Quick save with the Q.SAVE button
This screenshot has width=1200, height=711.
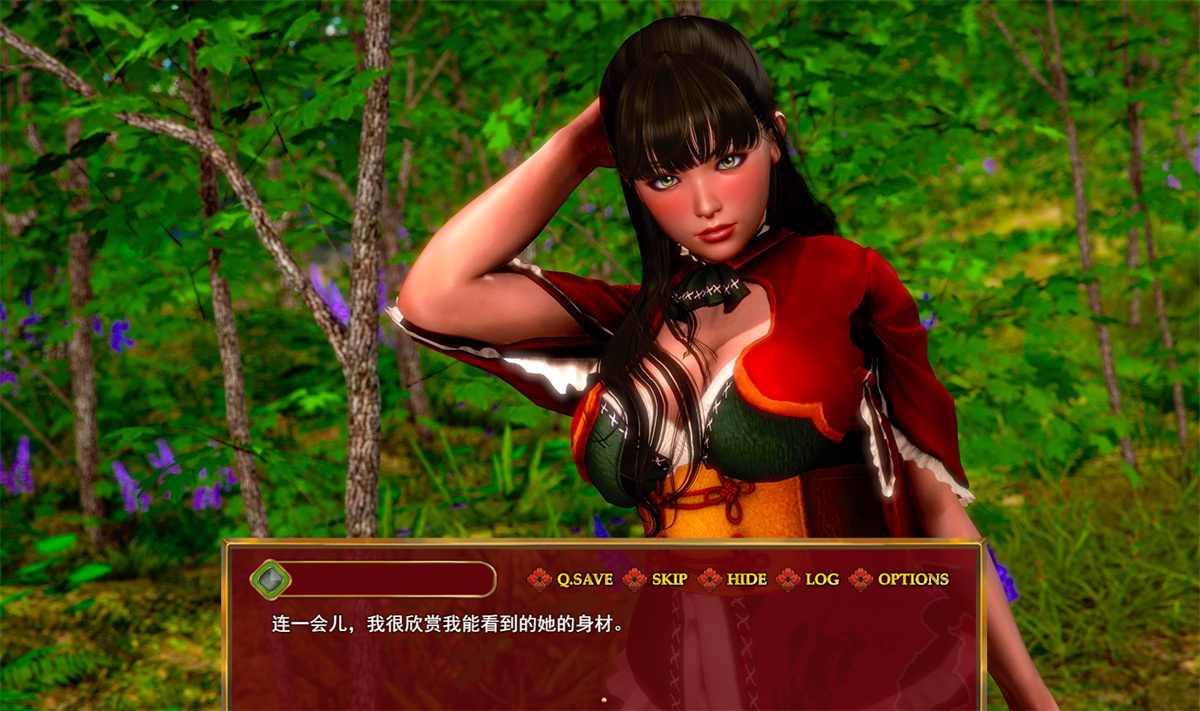coord(584,579)
